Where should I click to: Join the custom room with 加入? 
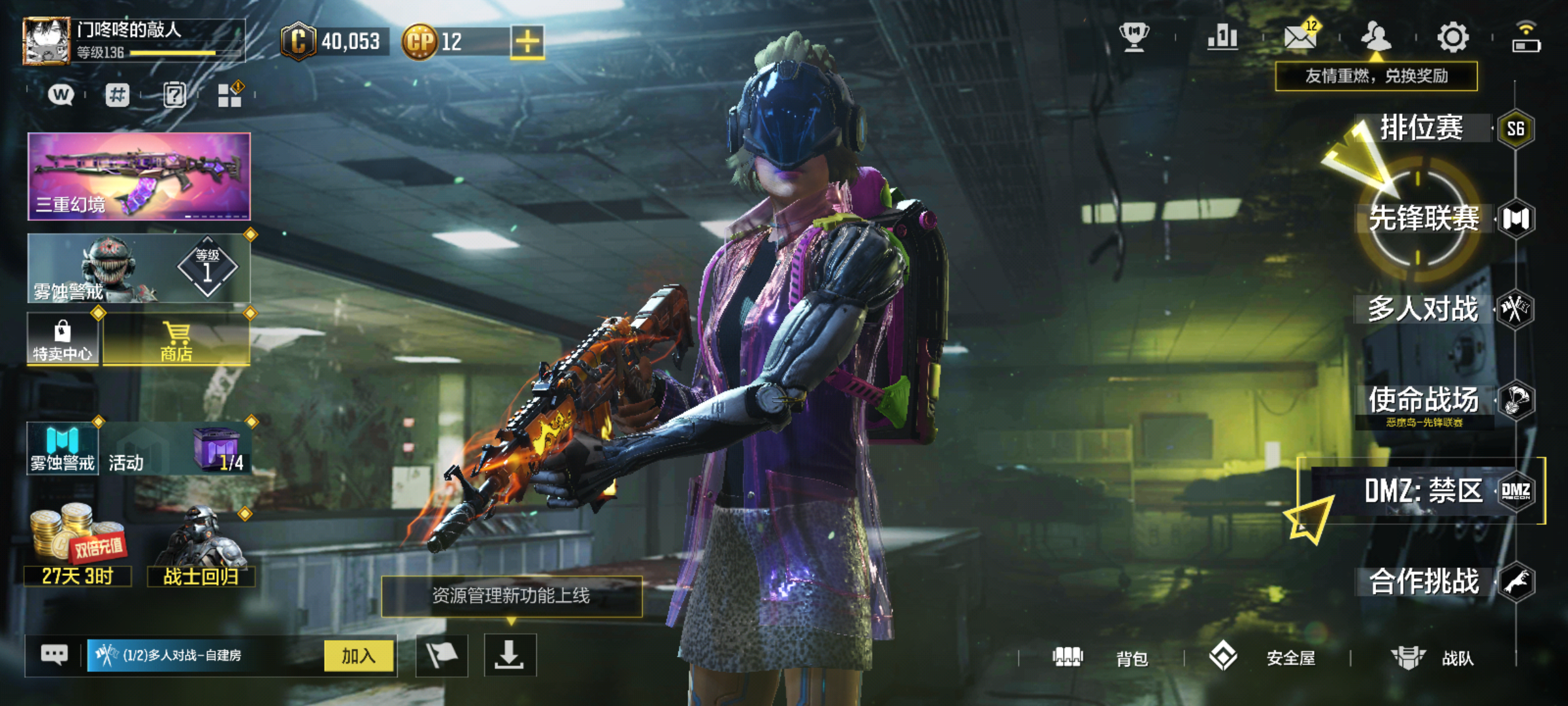click(x=359, y=656)
